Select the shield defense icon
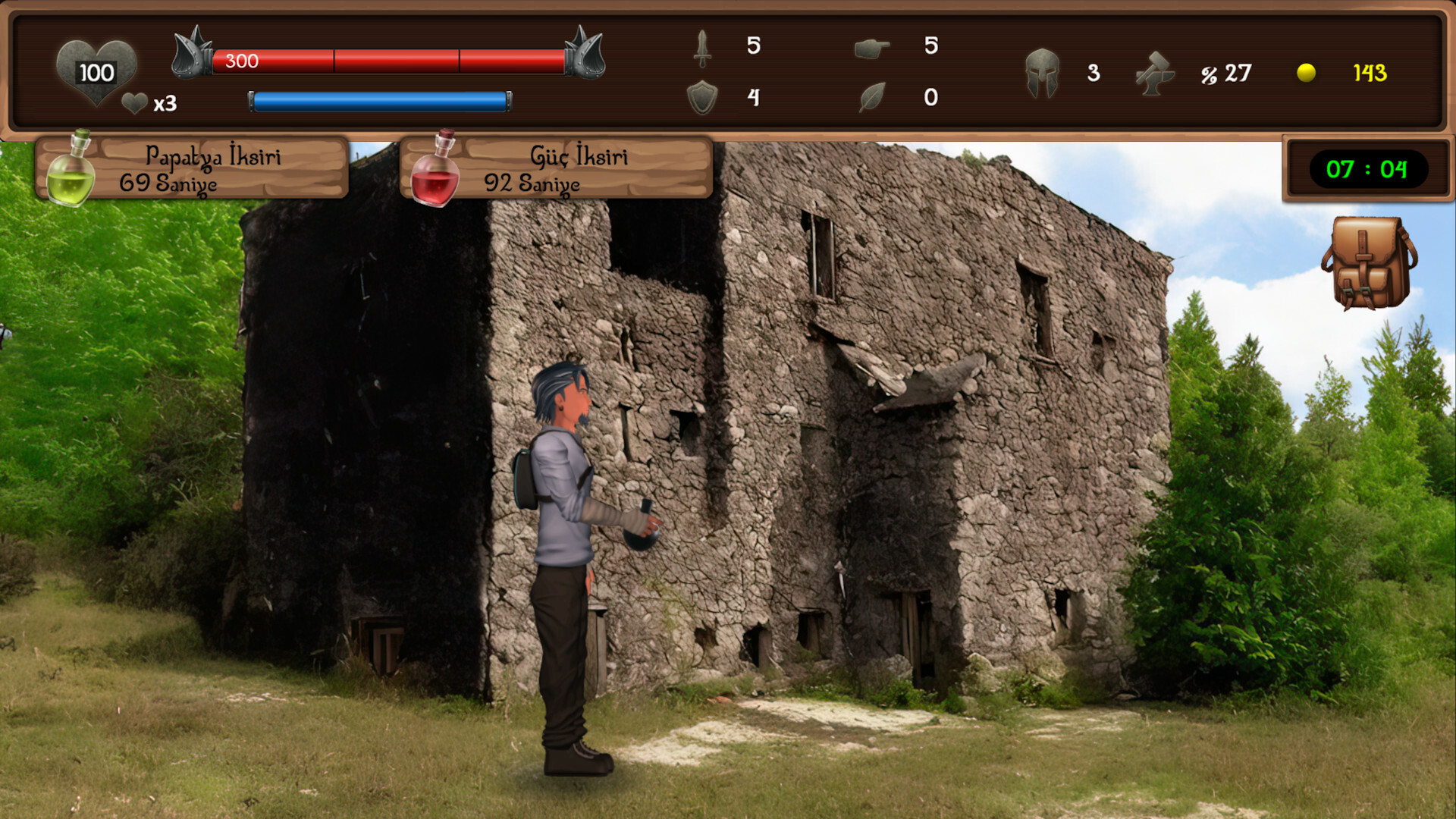1456x819 pixels. point(704,97)
